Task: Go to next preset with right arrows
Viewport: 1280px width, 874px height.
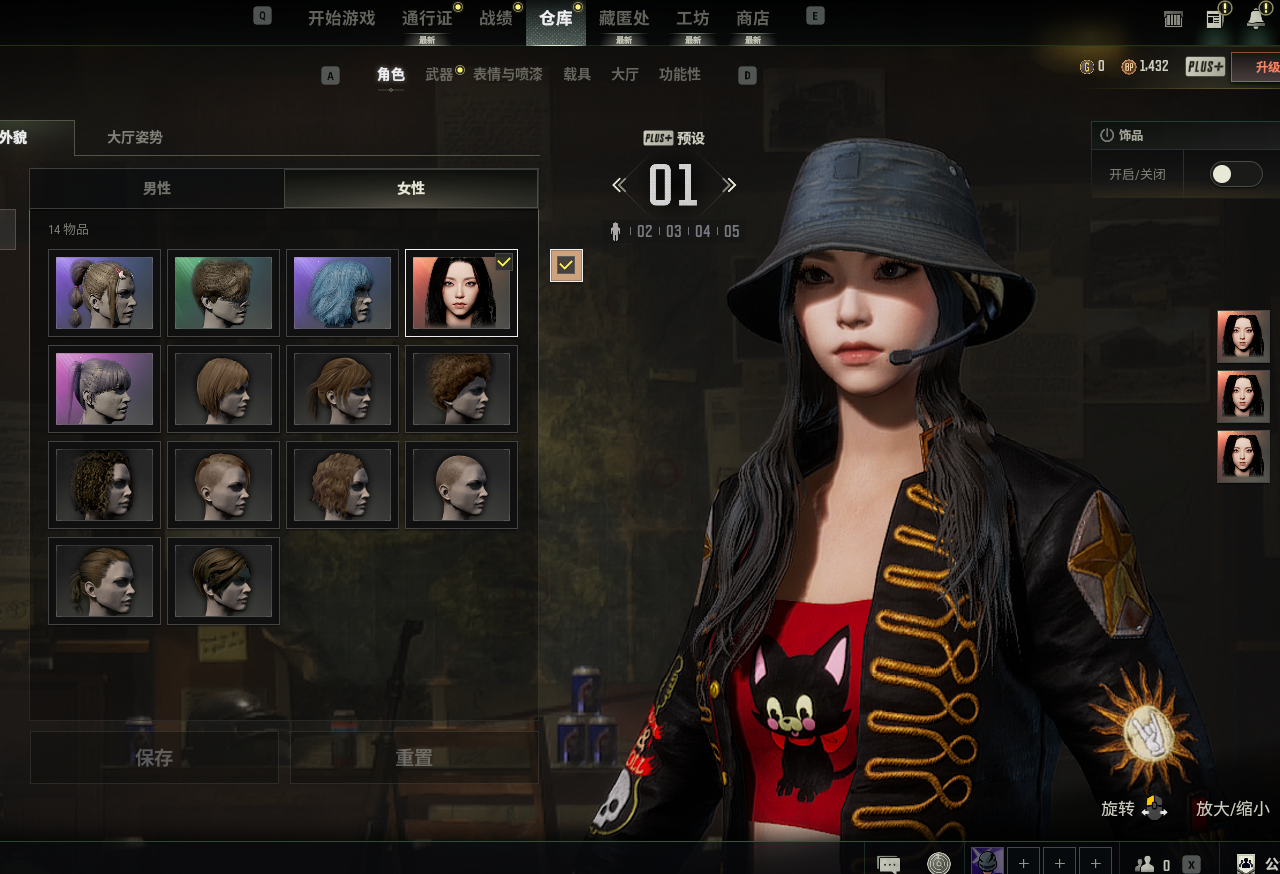Action: click(x=730, y=185)
